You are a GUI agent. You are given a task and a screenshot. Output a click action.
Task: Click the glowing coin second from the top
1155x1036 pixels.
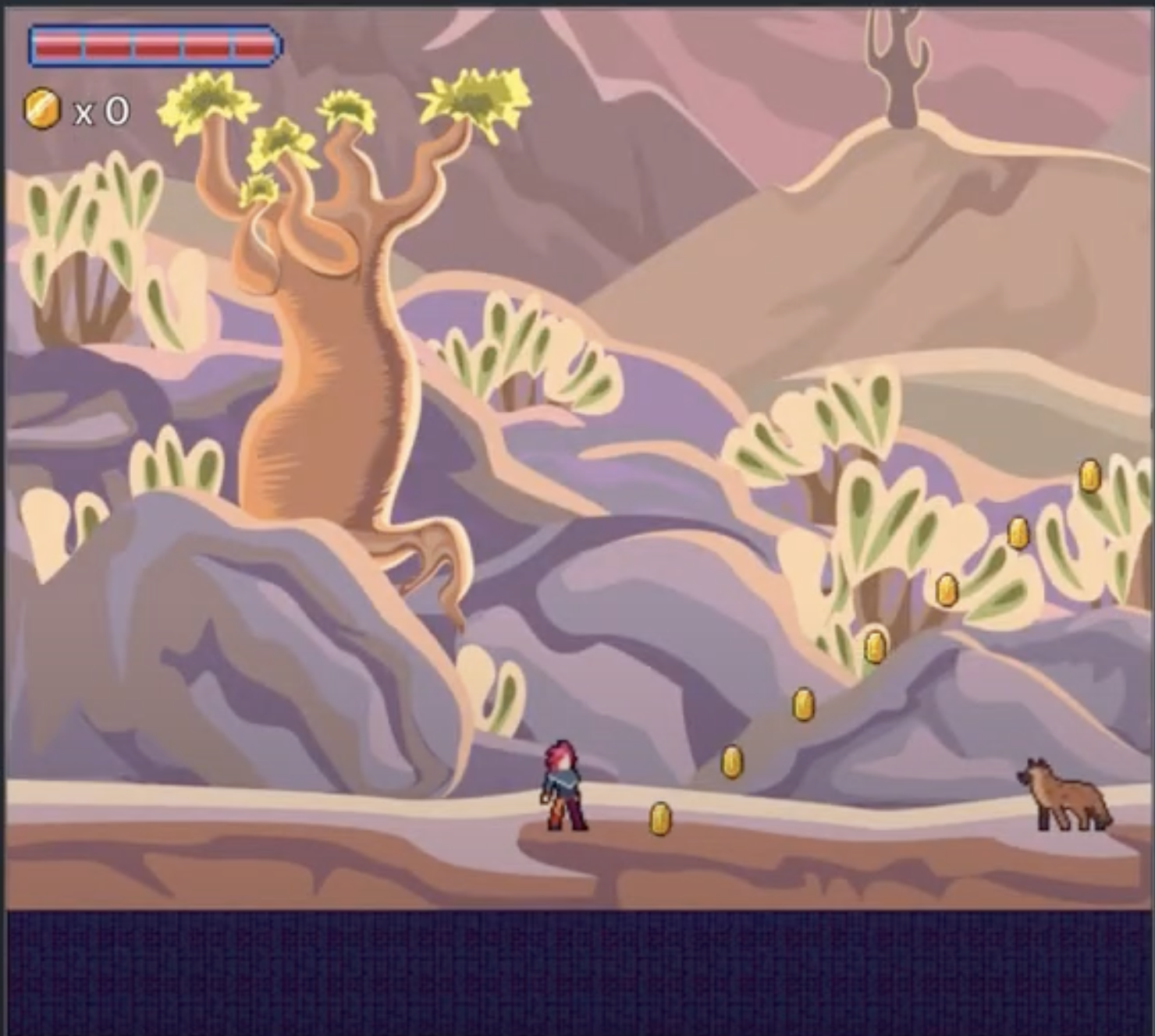1018,534
